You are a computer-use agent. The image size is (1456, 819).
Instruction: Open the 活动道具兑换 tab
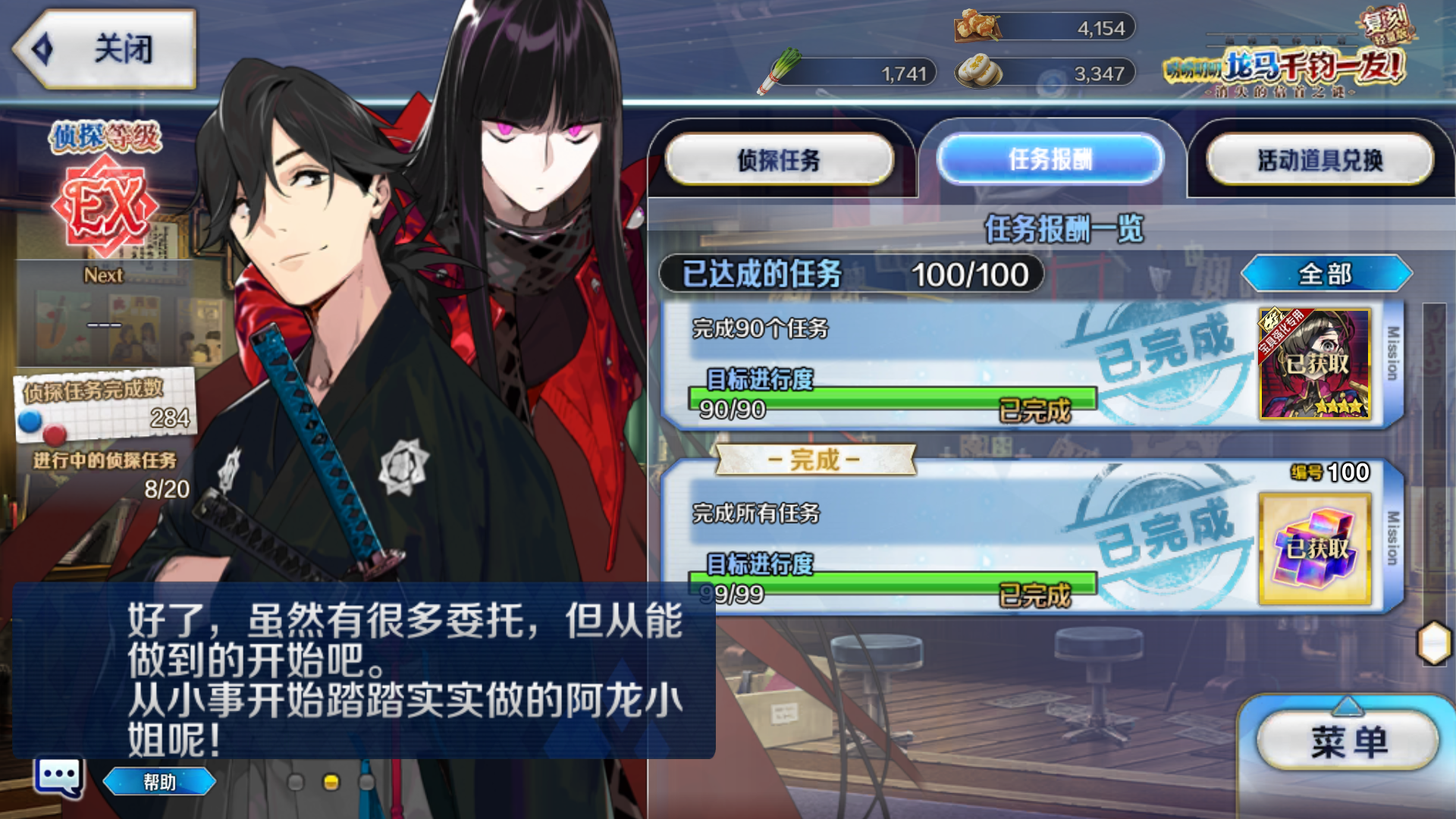point(1319,159)
